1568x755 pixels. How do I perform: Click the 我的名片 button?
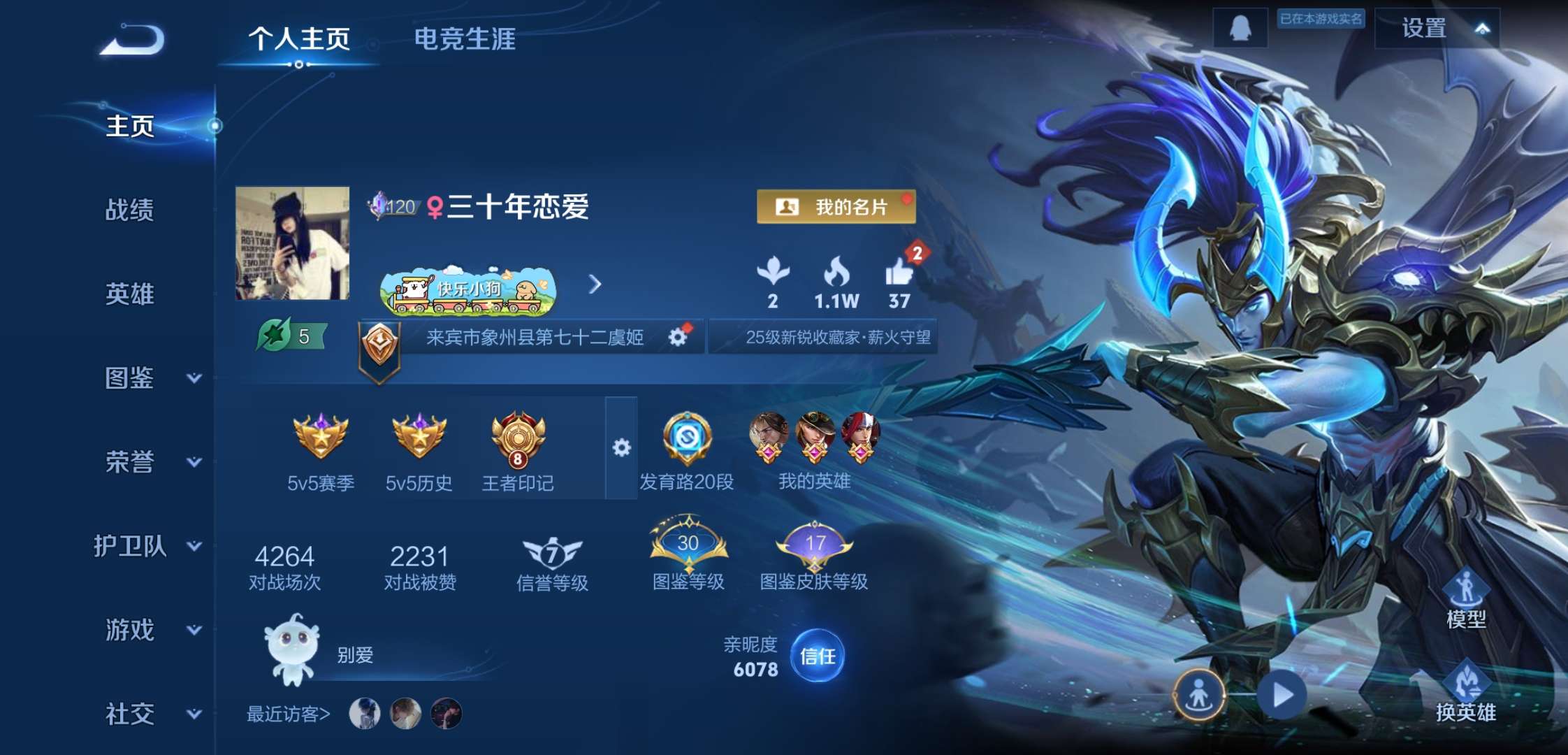[x=836, y=207]
